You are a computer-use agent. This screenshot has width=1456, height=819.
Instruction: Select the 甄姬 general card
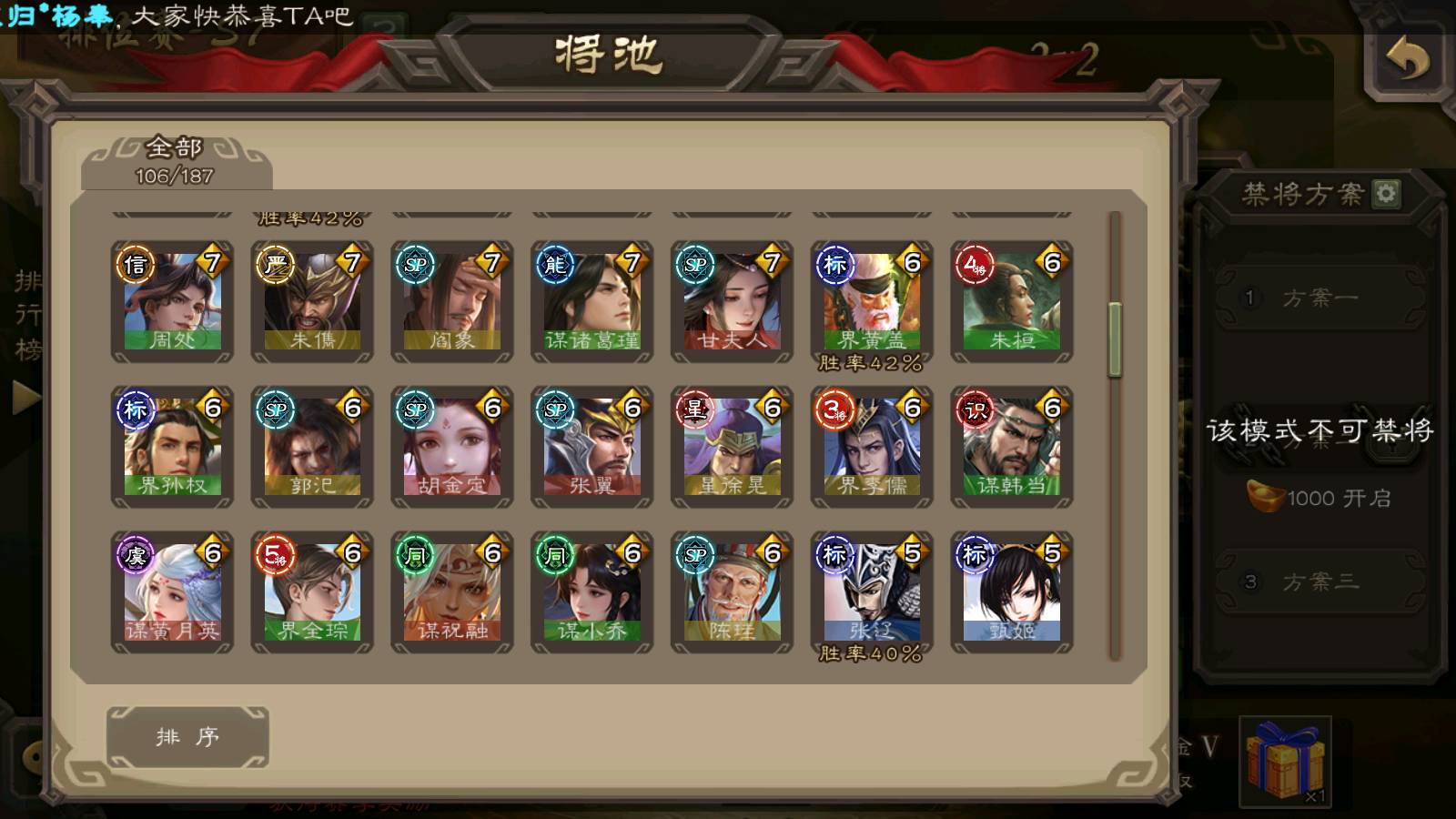(x=1012, y=592)
